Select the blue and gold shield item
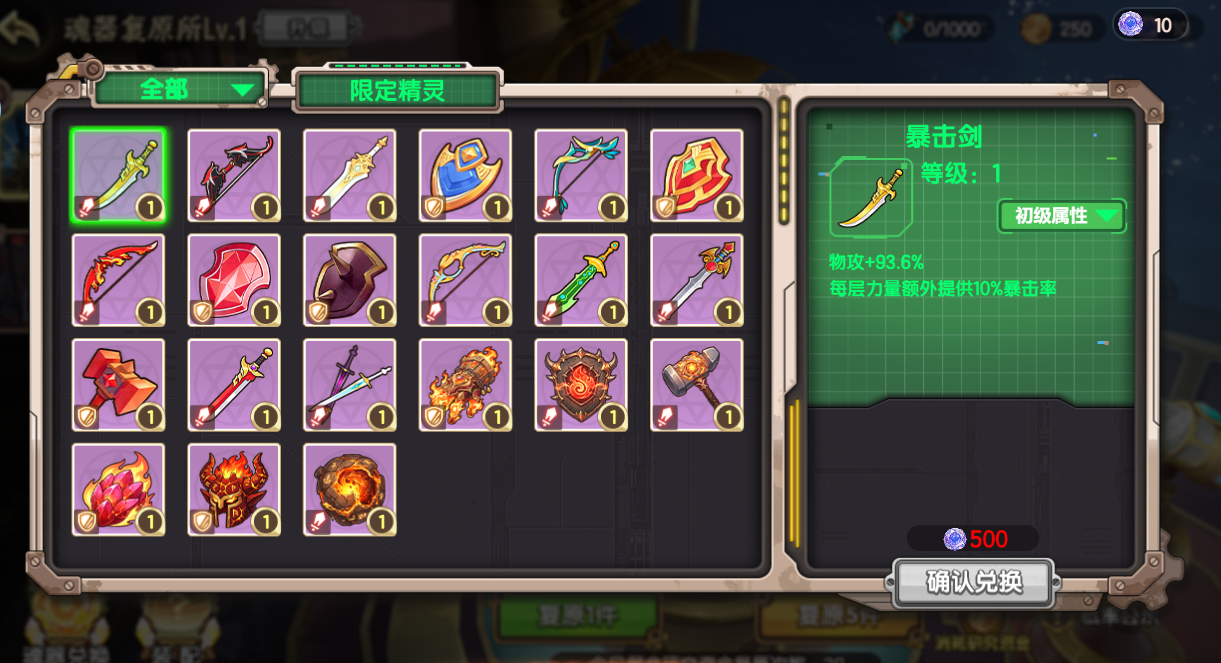Image resolution: width=1221 pixels, height=663 pixels. pyautogui.click(x=465, y=176)
